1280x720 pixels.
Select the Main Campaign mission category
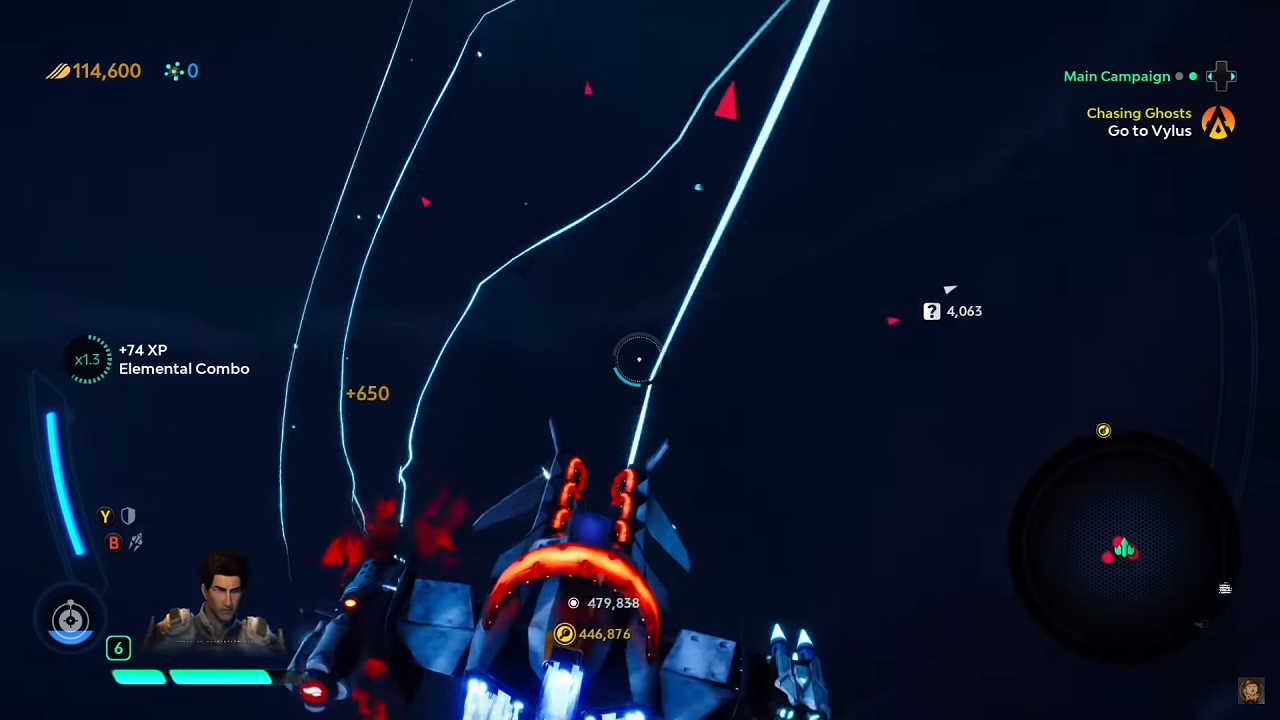(x=1116, y=76)
